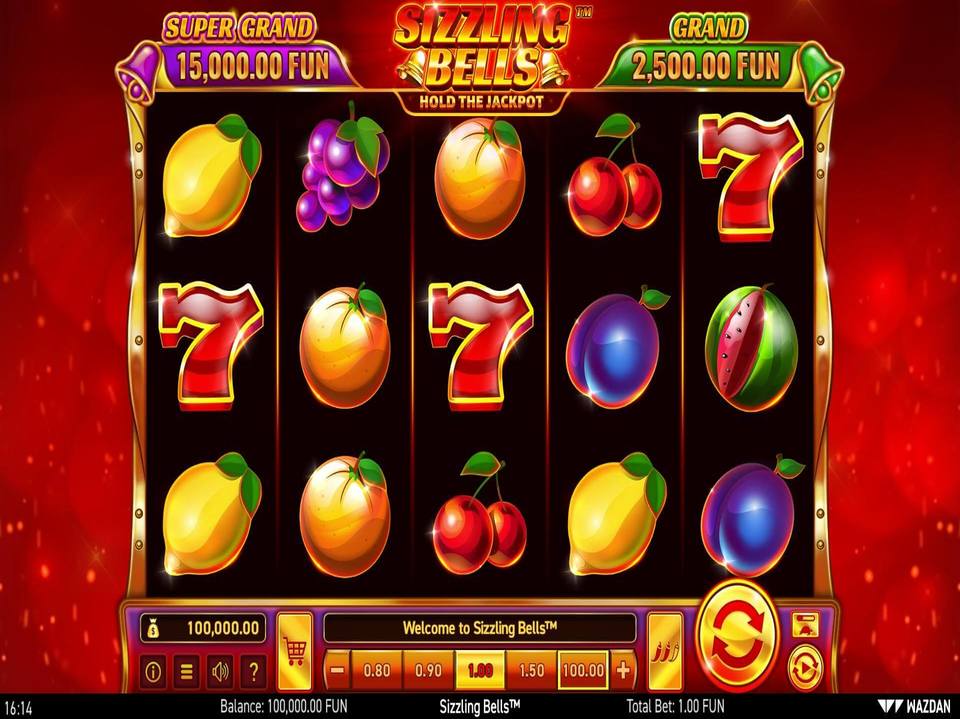Set the bet to 1.50
This screenshot has width=960, height=719.
(531, 670)
